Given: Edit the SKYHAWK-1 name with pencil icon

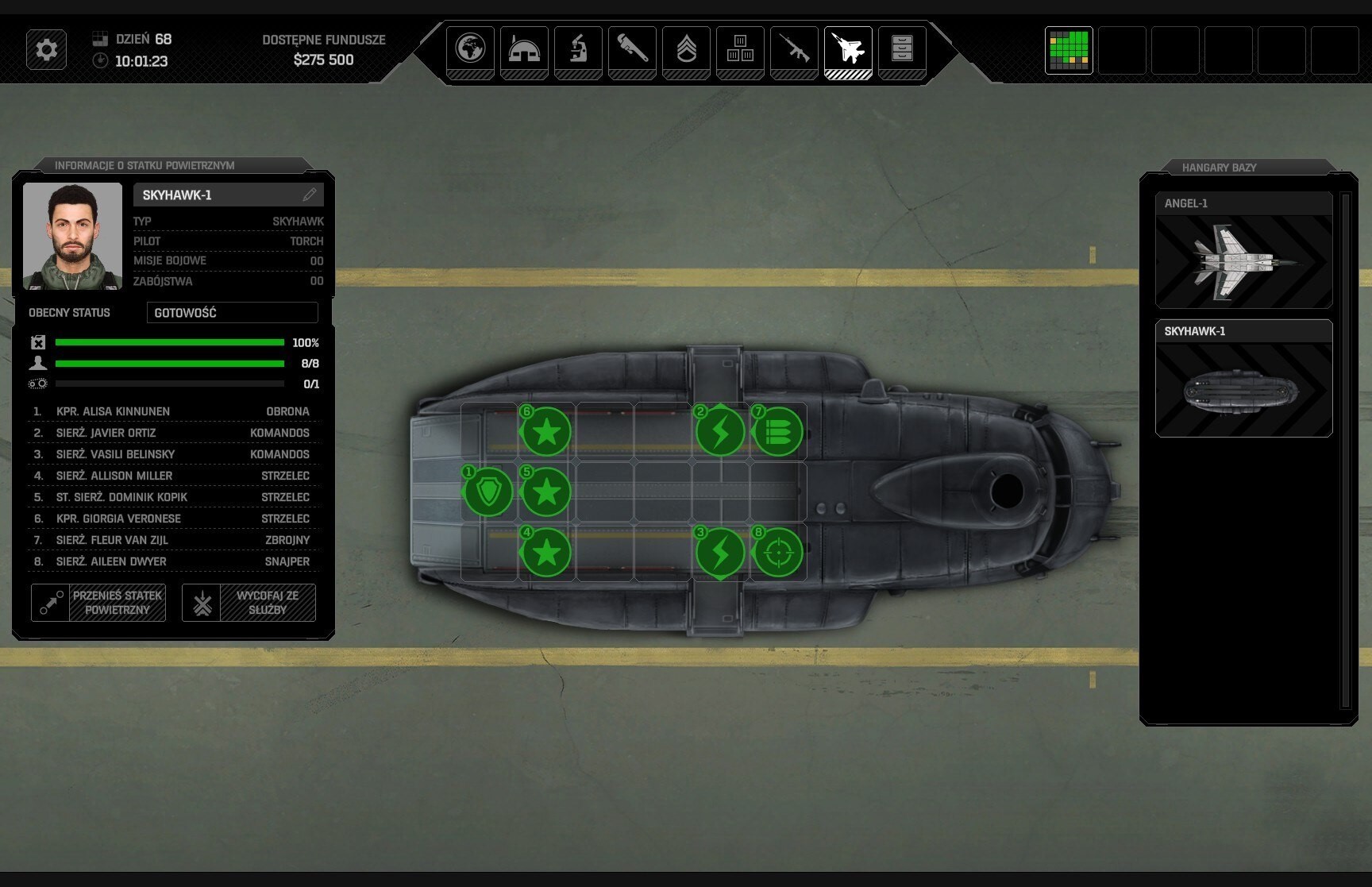Looking at the screenshot, I should click(309, 195).
